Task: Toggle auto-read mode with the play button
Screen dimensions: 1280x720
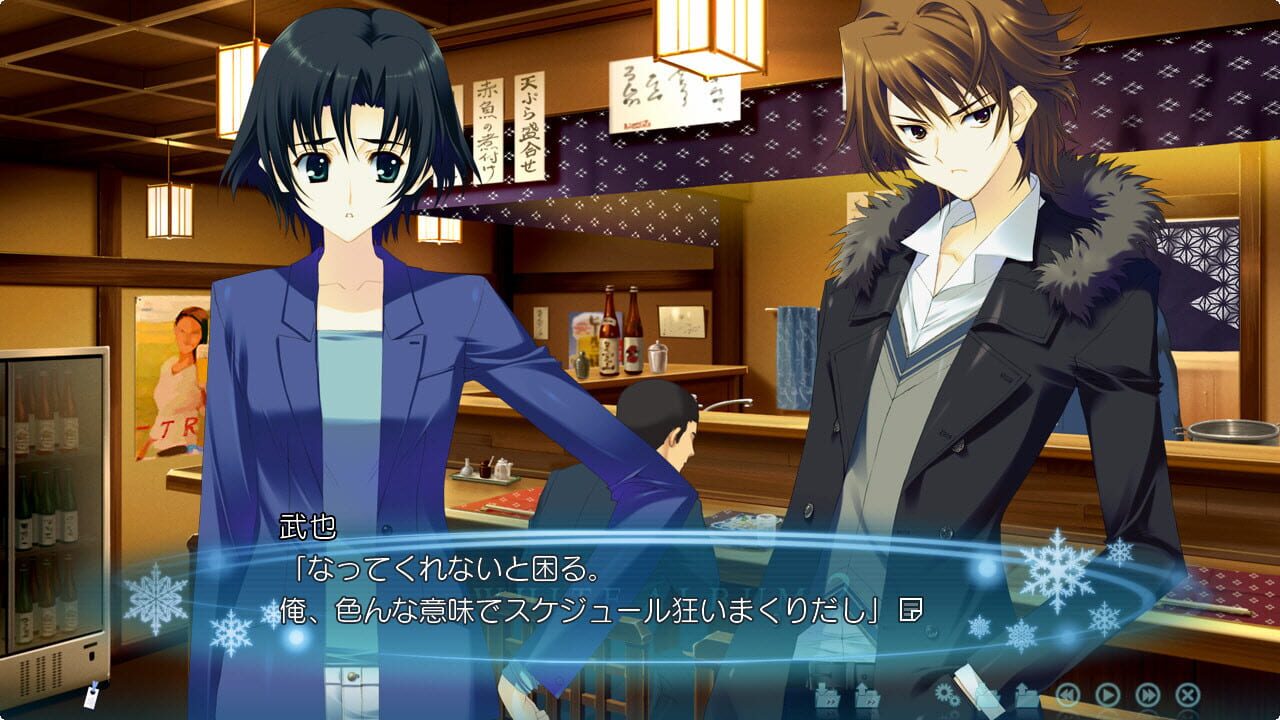Action: click(x=1107, y=695)
